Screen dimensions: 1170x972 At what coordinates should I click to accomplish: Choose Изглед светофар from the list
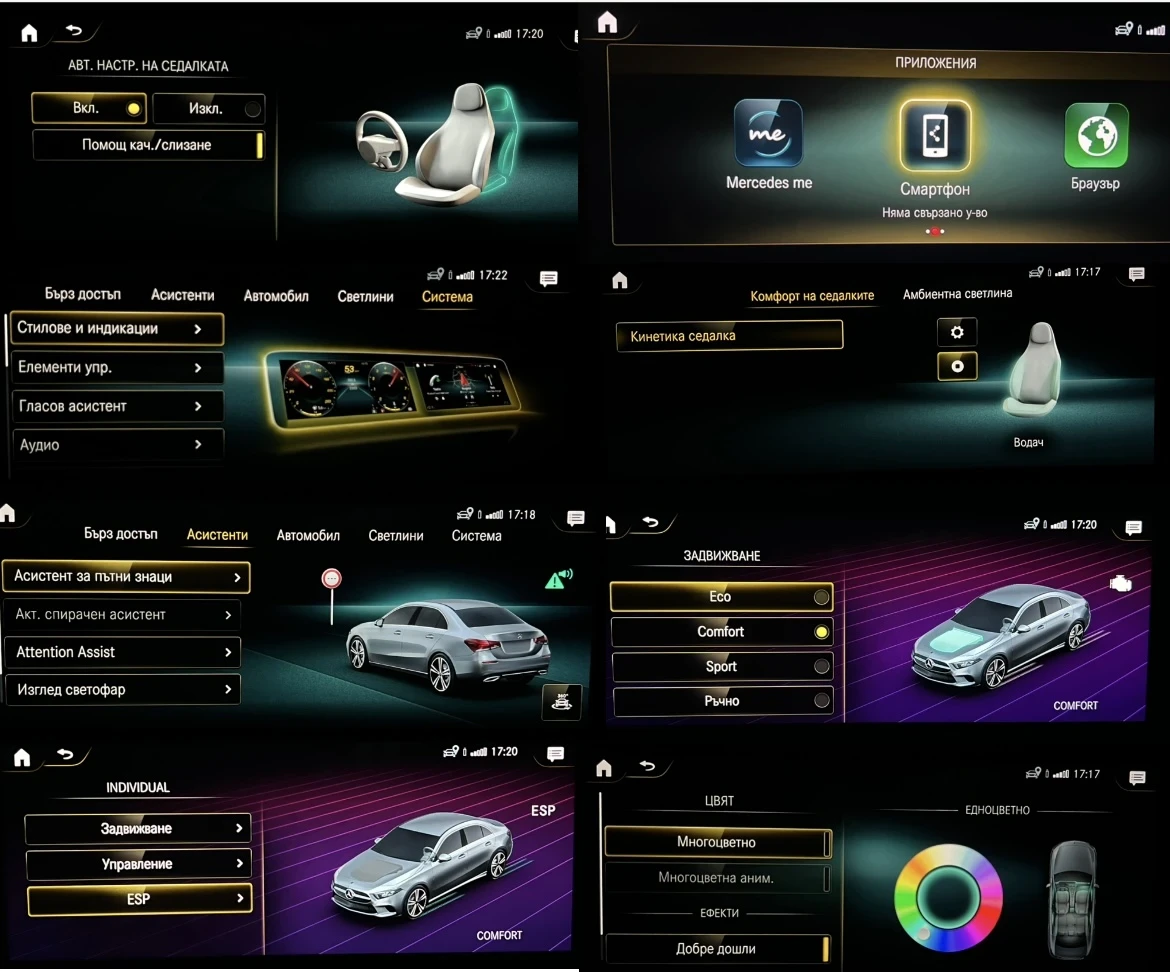click(x=122, y=689)
